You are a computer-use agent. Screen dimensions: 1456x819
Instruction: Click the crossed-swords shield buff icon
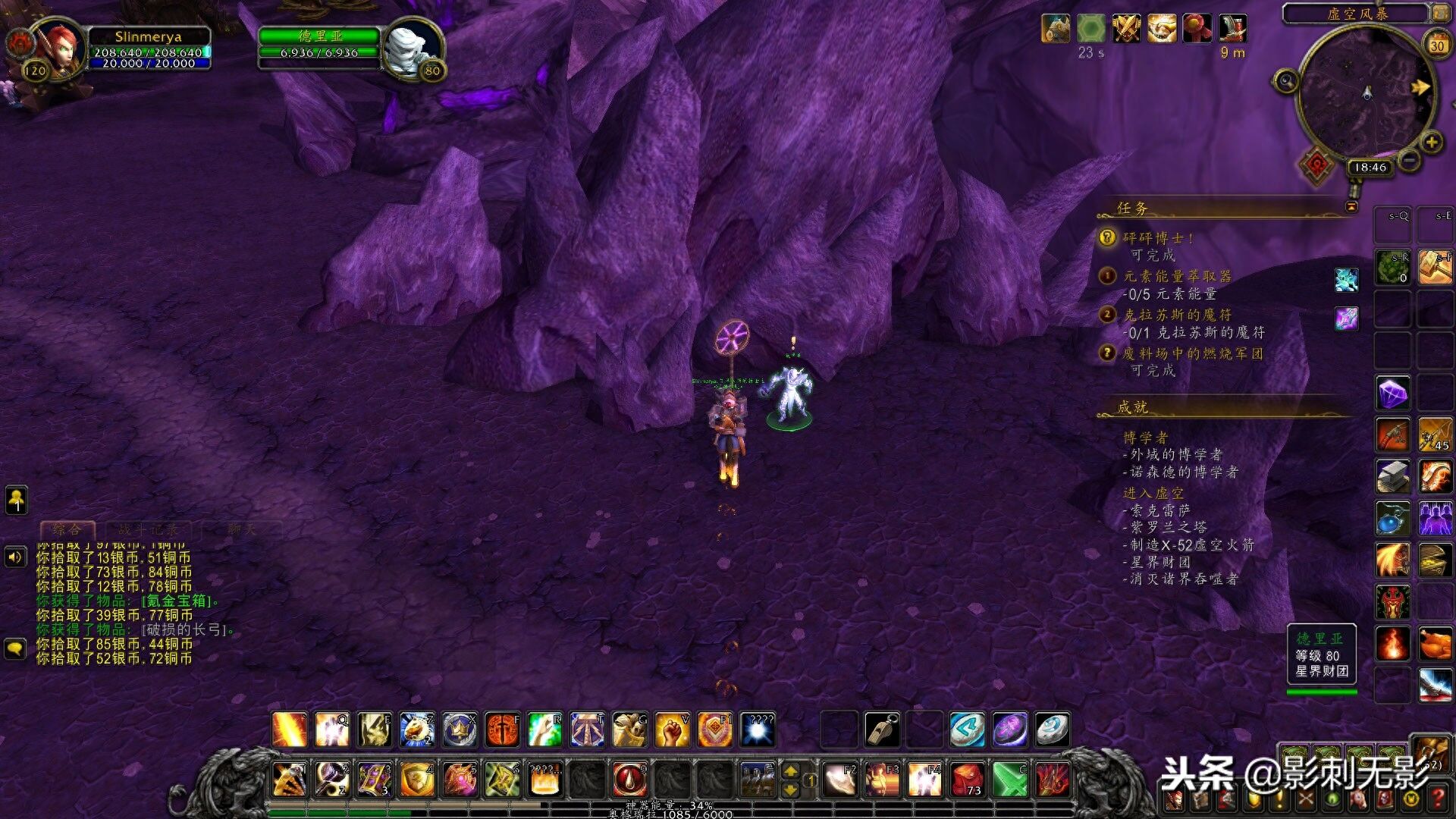click(x=1126, y=29)
